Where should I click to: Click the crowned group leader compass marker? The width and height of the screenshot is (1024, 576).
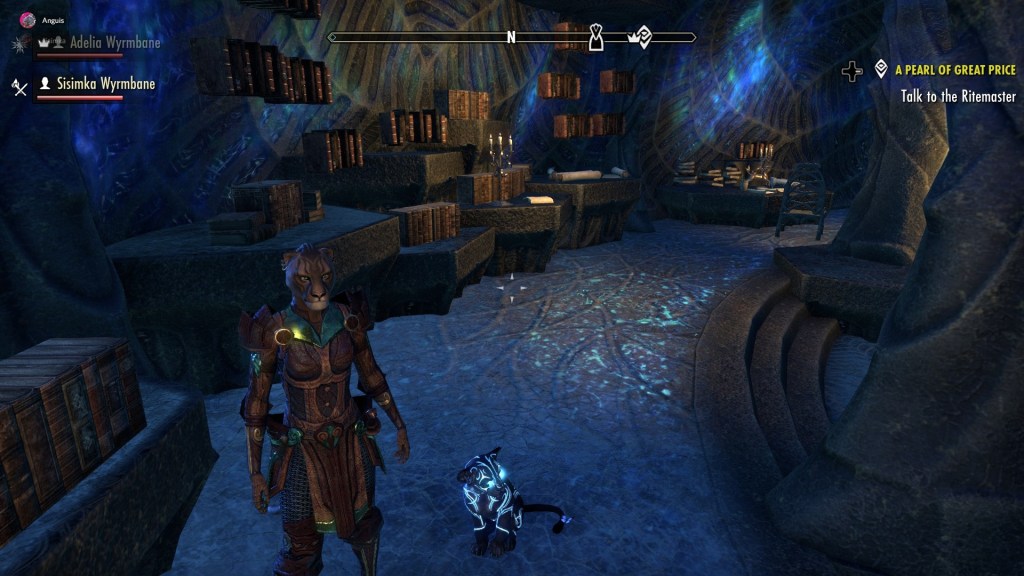pyautogui.click(x=639, y=38)
